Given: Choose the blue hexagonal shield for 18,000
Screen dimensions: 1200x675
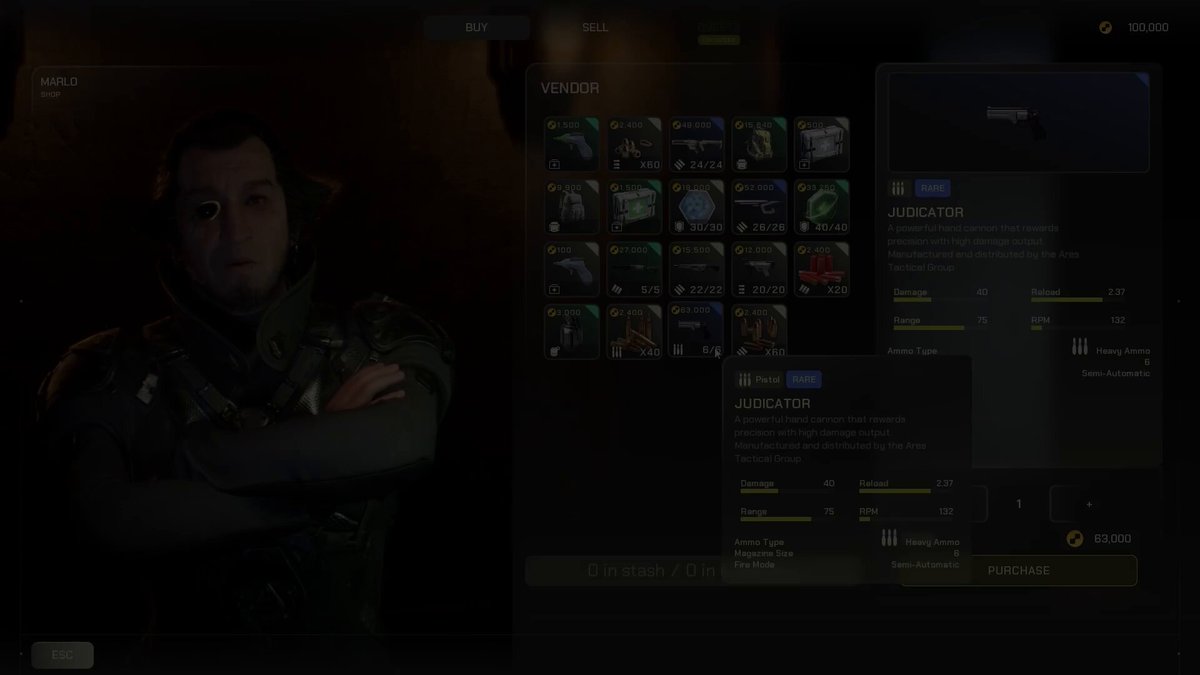Looking at the screenshot, I should click(x=697, y=206).
